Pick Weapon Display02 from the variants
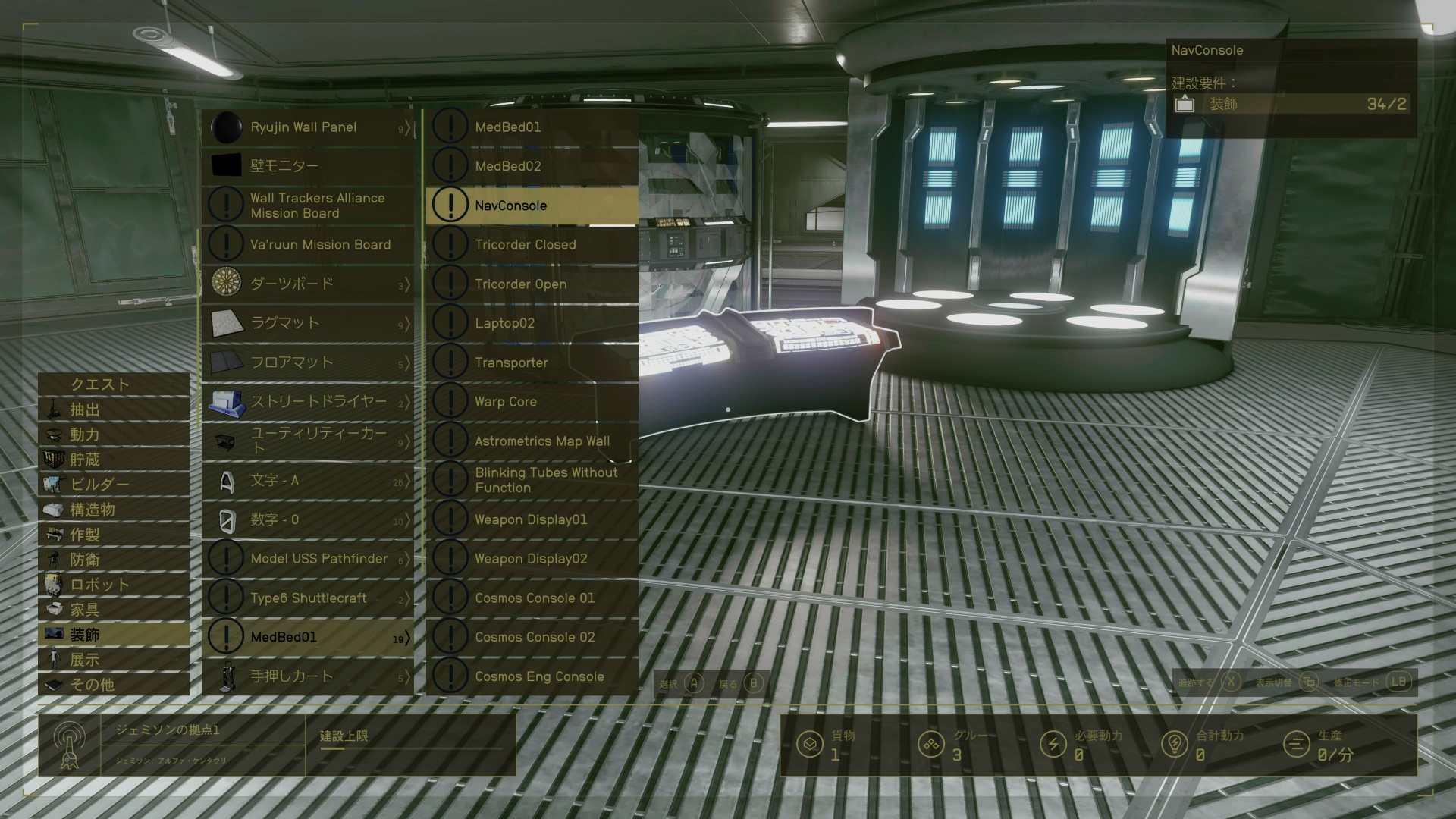 tap(532, 559)
